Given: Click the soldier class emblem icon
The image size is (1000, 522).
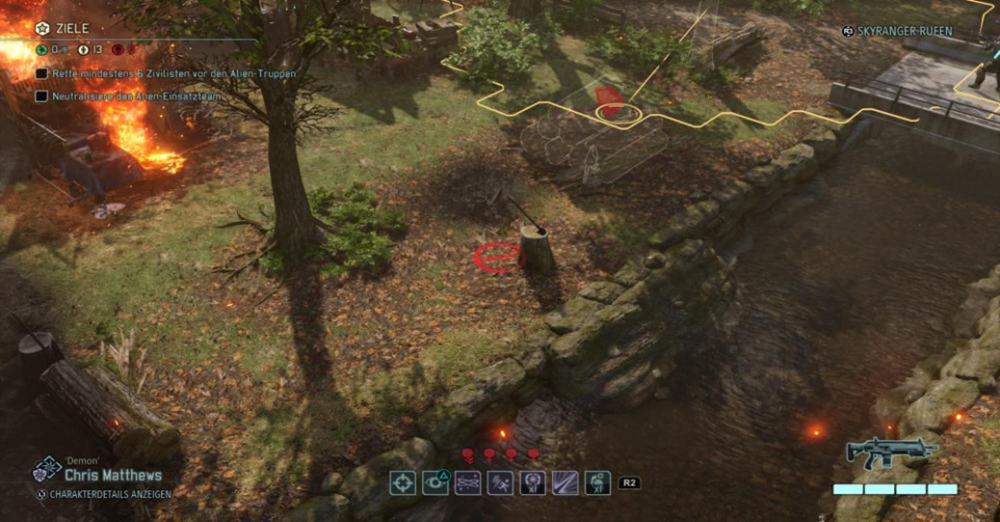Looking at the screenshot, I should [45, 468].
